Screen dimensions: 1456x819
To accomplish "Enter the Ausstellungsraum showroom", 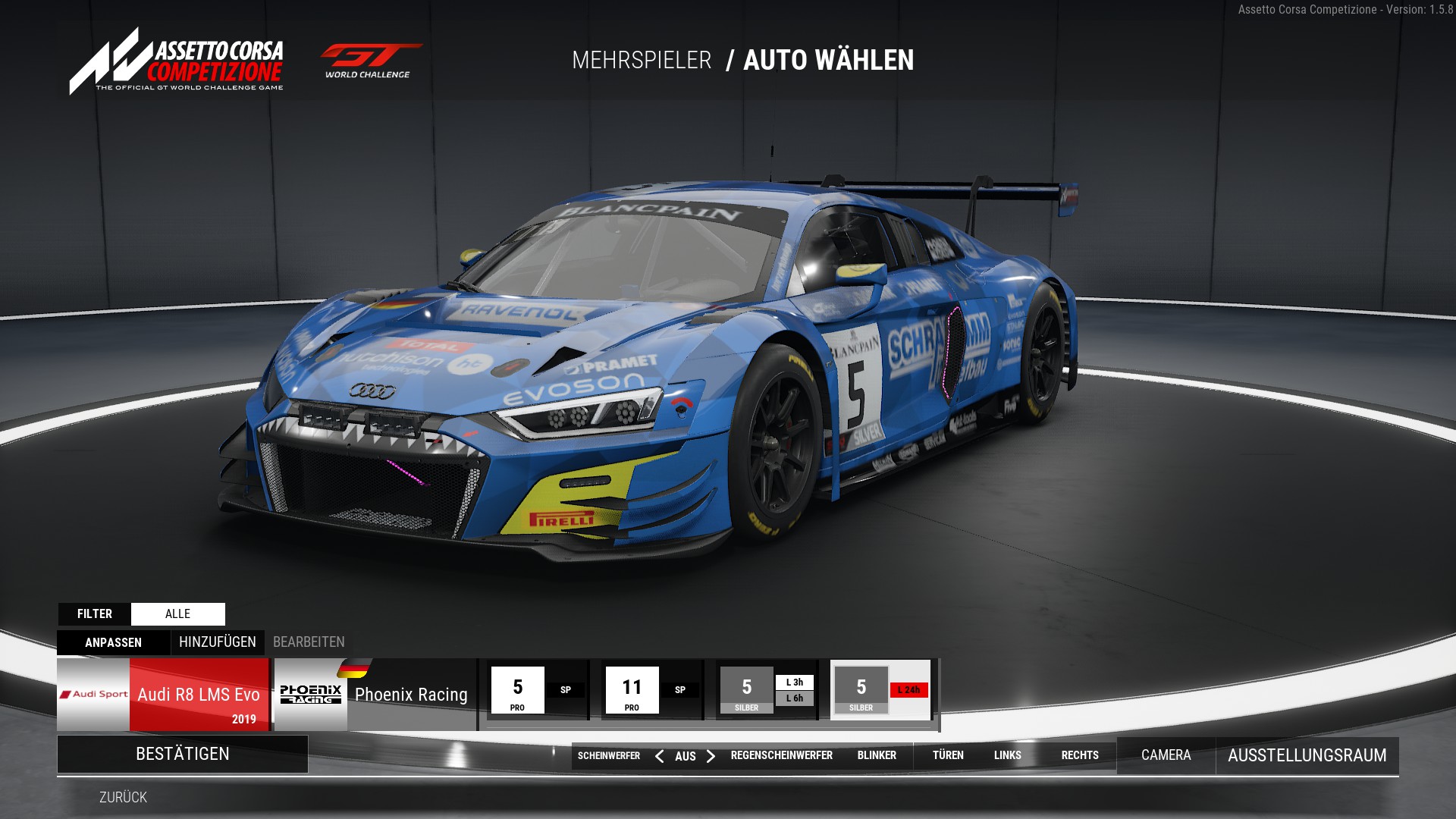I will [x=1307, y=755].
